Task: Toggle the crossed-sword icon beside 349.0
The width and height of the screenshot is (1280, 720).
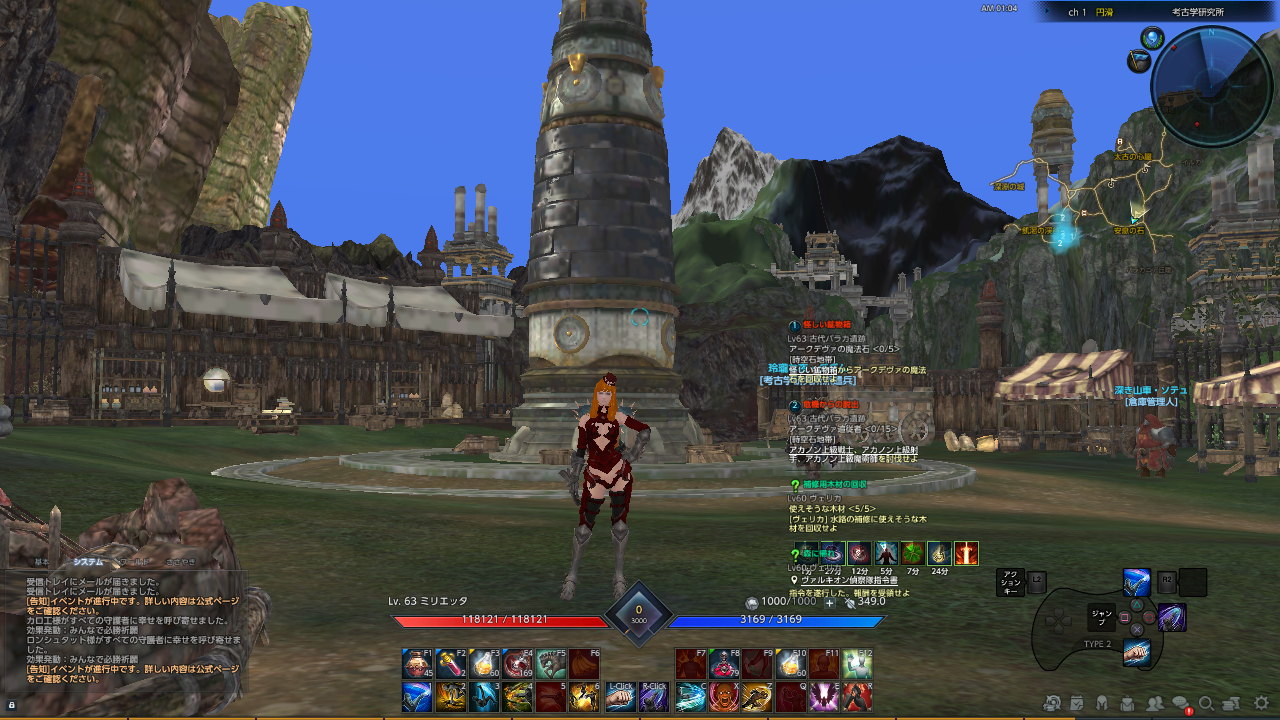Action: click(853, 603)
